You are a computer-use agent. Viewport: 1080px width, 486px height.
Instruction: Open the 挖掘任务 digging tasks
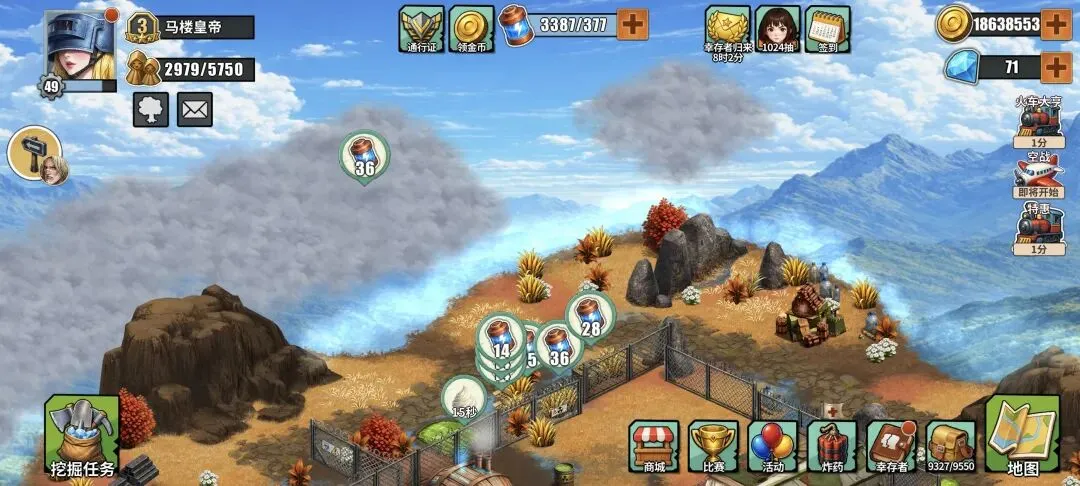pos(82,436)
